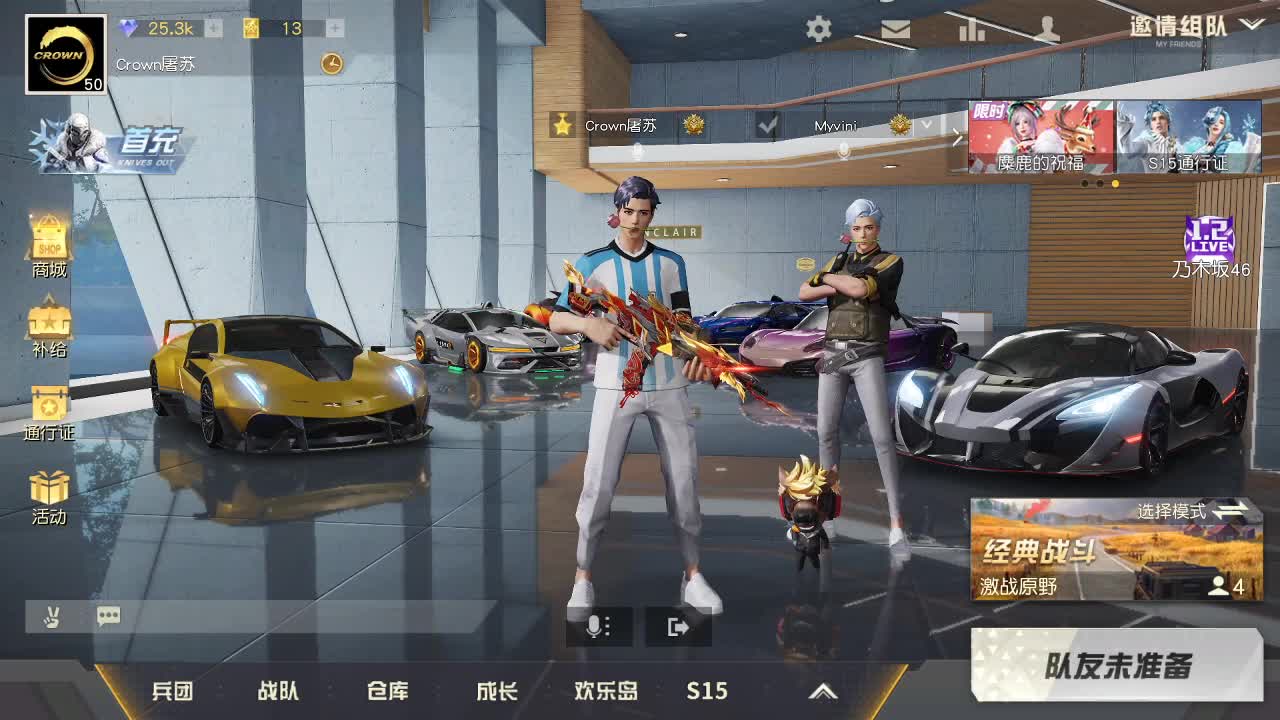Viewport: 1280px width, 720px height.
Task: Click the exit lobby icon beside the microphone
Action: tap(678, 625)
